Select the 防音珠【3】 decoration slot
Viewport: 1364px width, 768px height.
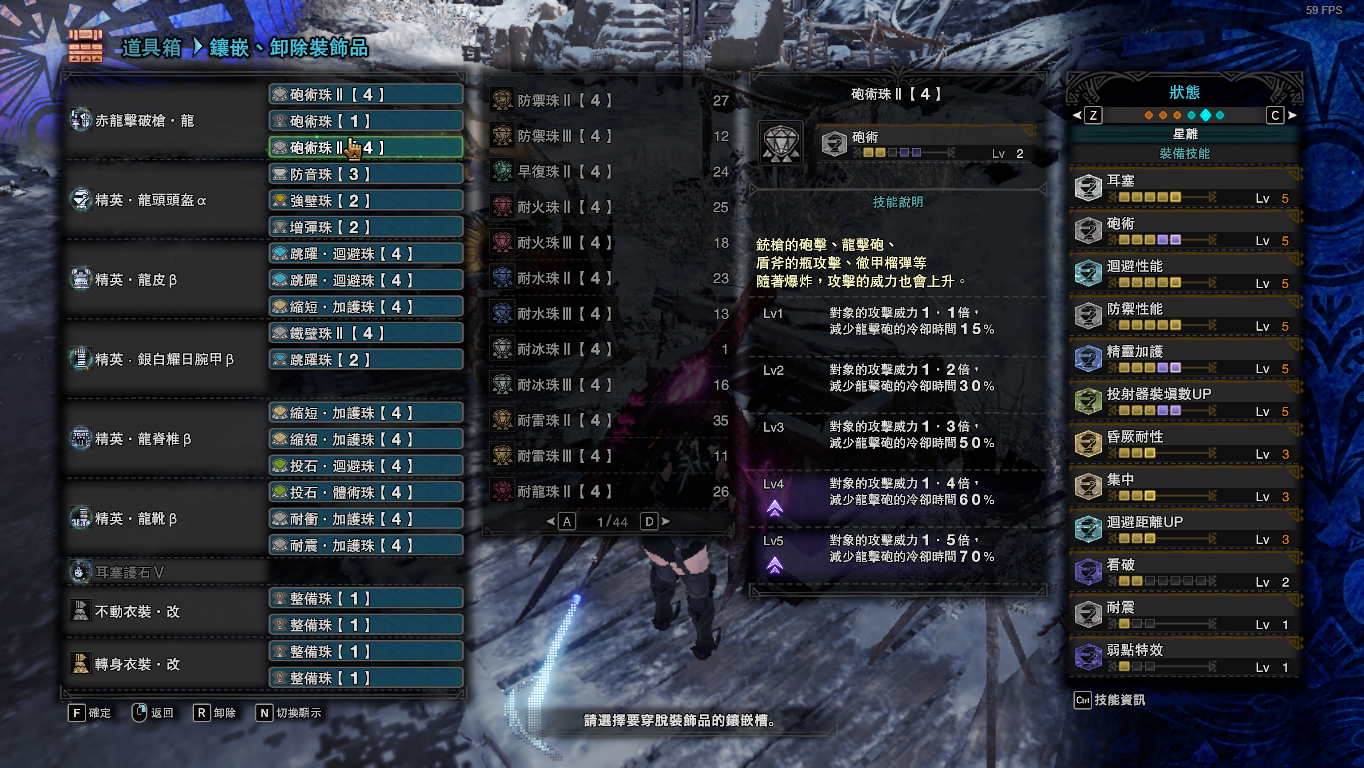[366, 174]
